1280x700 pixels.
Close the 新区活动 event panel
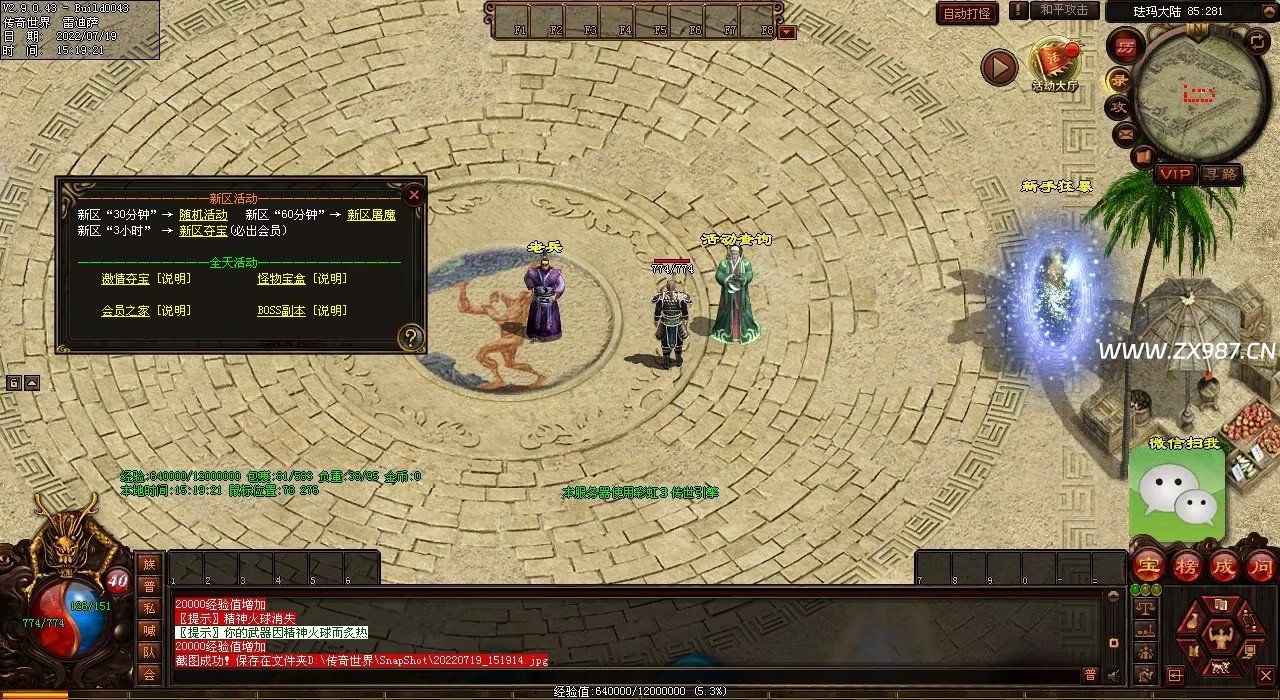pyautogui.click(x=414, y=195)
